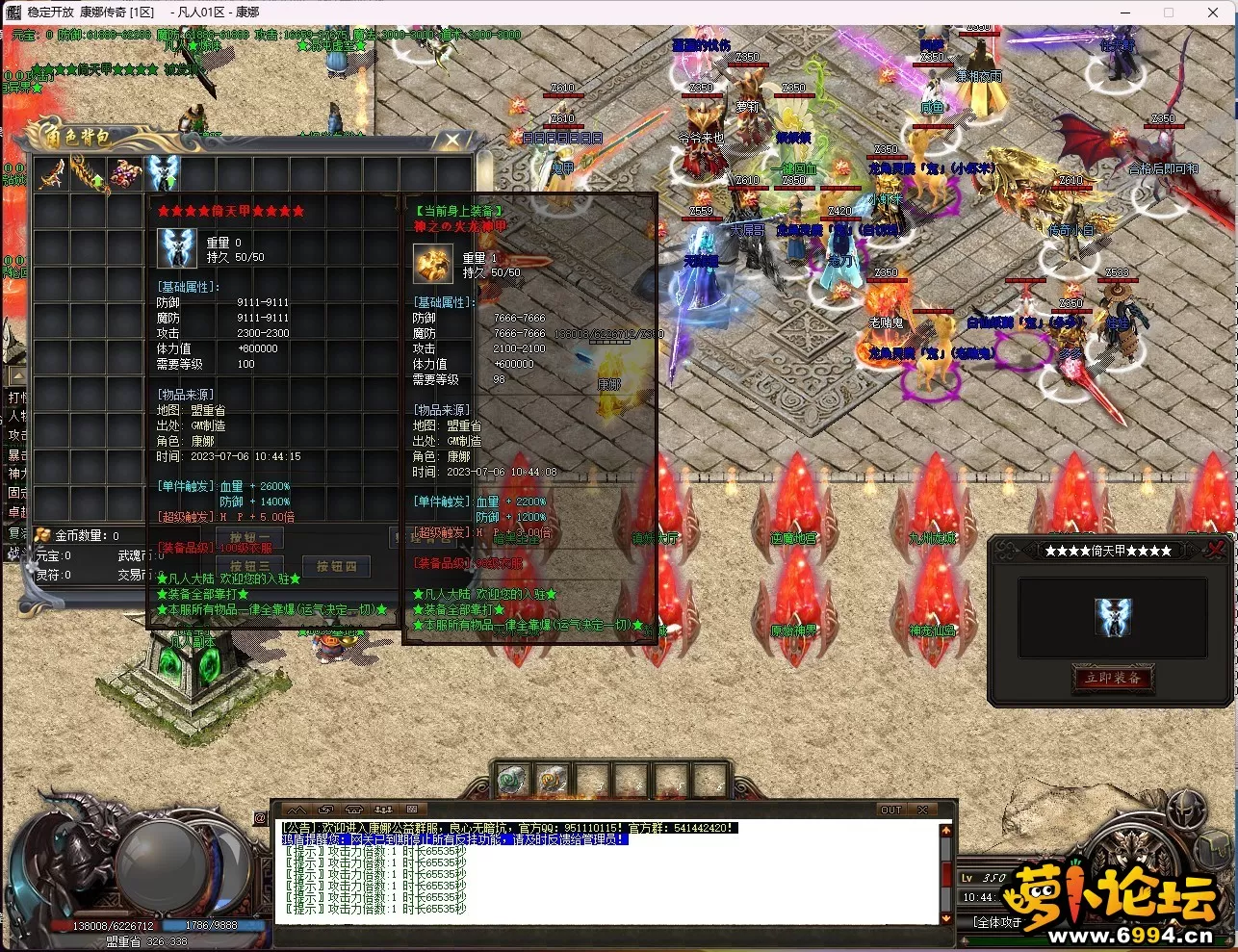The image size is (1238, 952).
Task: Select the golden chain weapon in the bag
Action: click(x=90, y=174)
